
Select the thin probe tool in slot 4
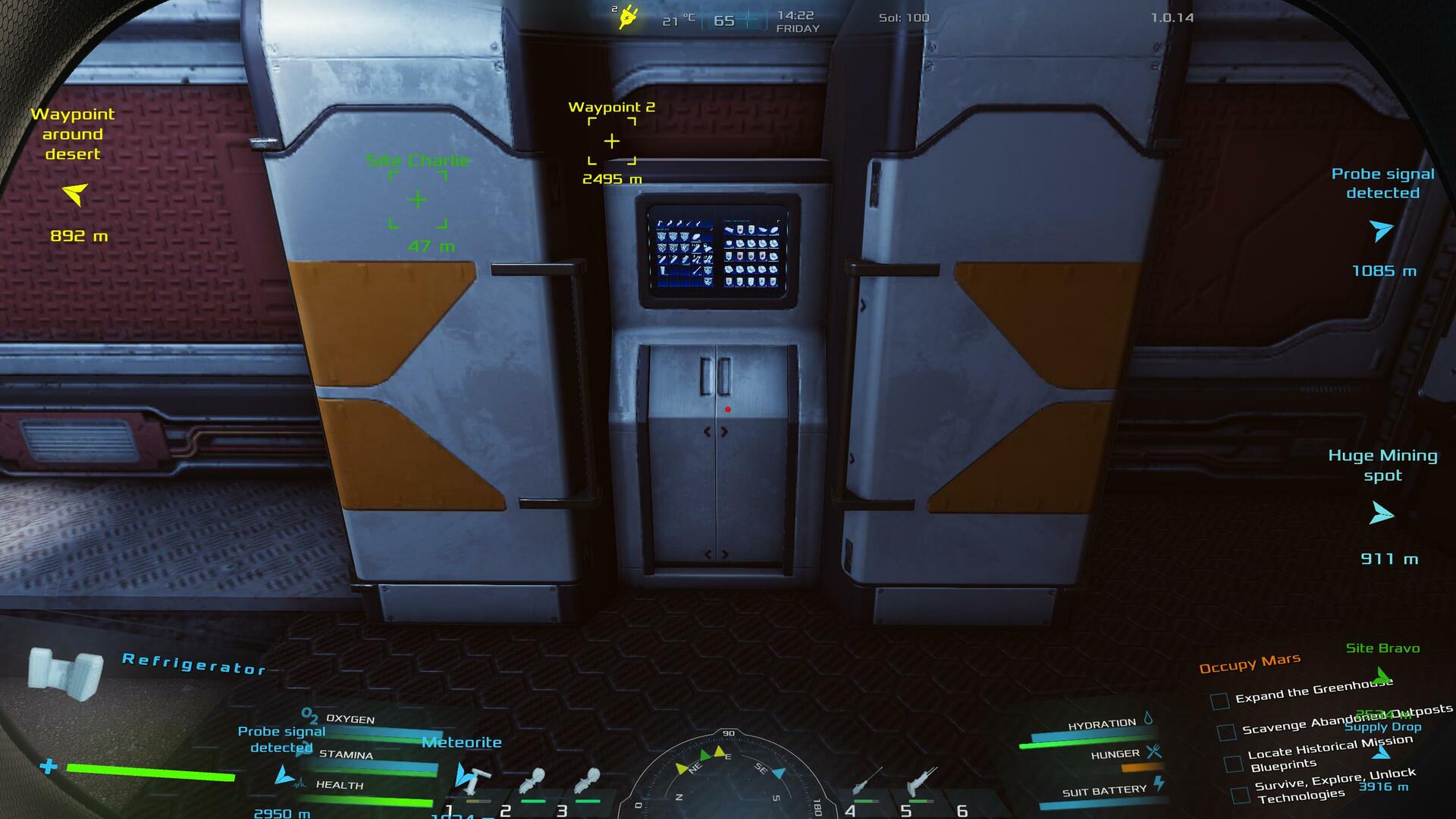tap(867, 781)
